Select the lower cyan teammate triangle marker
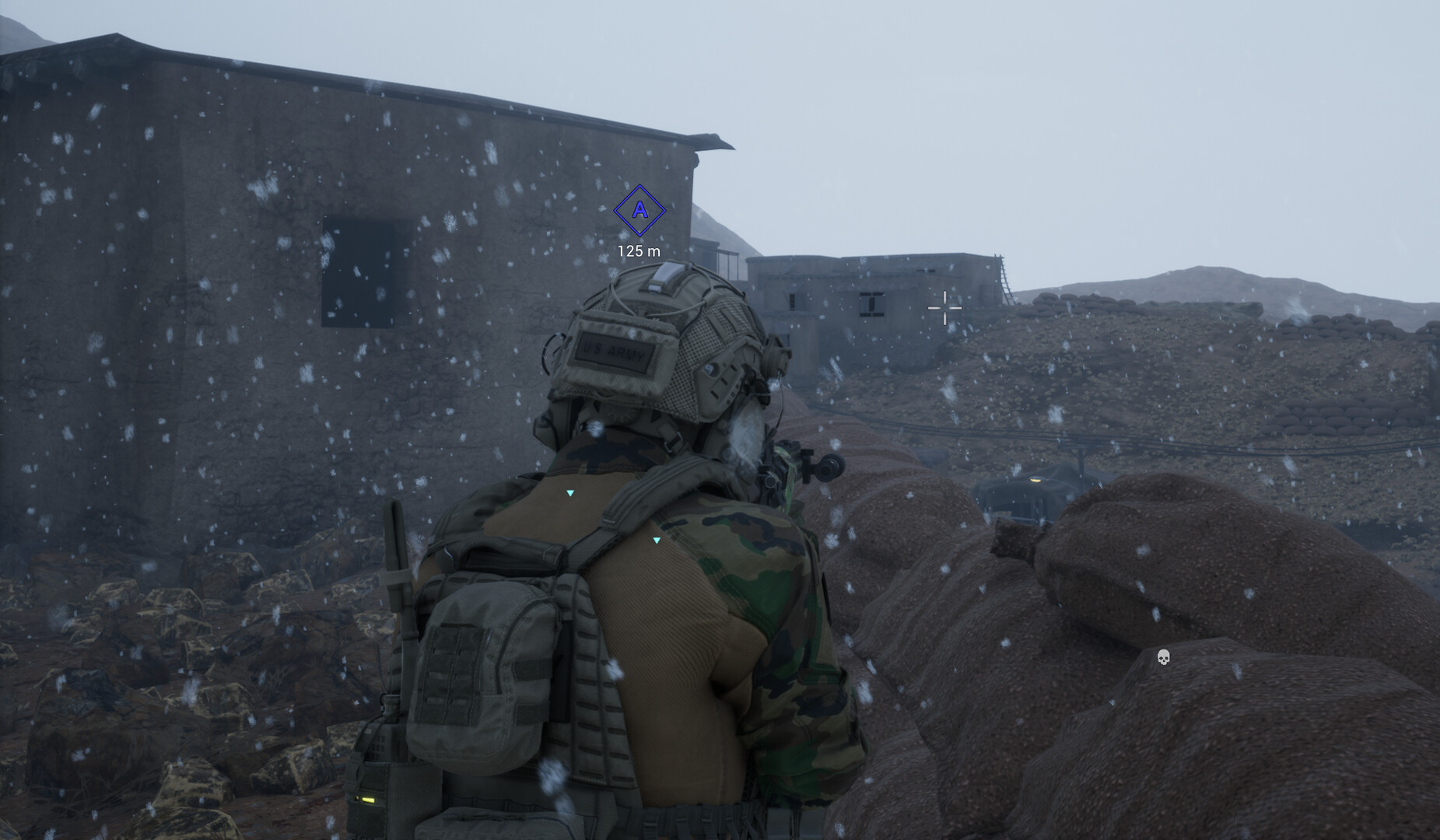The width and height of the screenshot is (1440, 840). pyautogui.click(x=656, y=539)
